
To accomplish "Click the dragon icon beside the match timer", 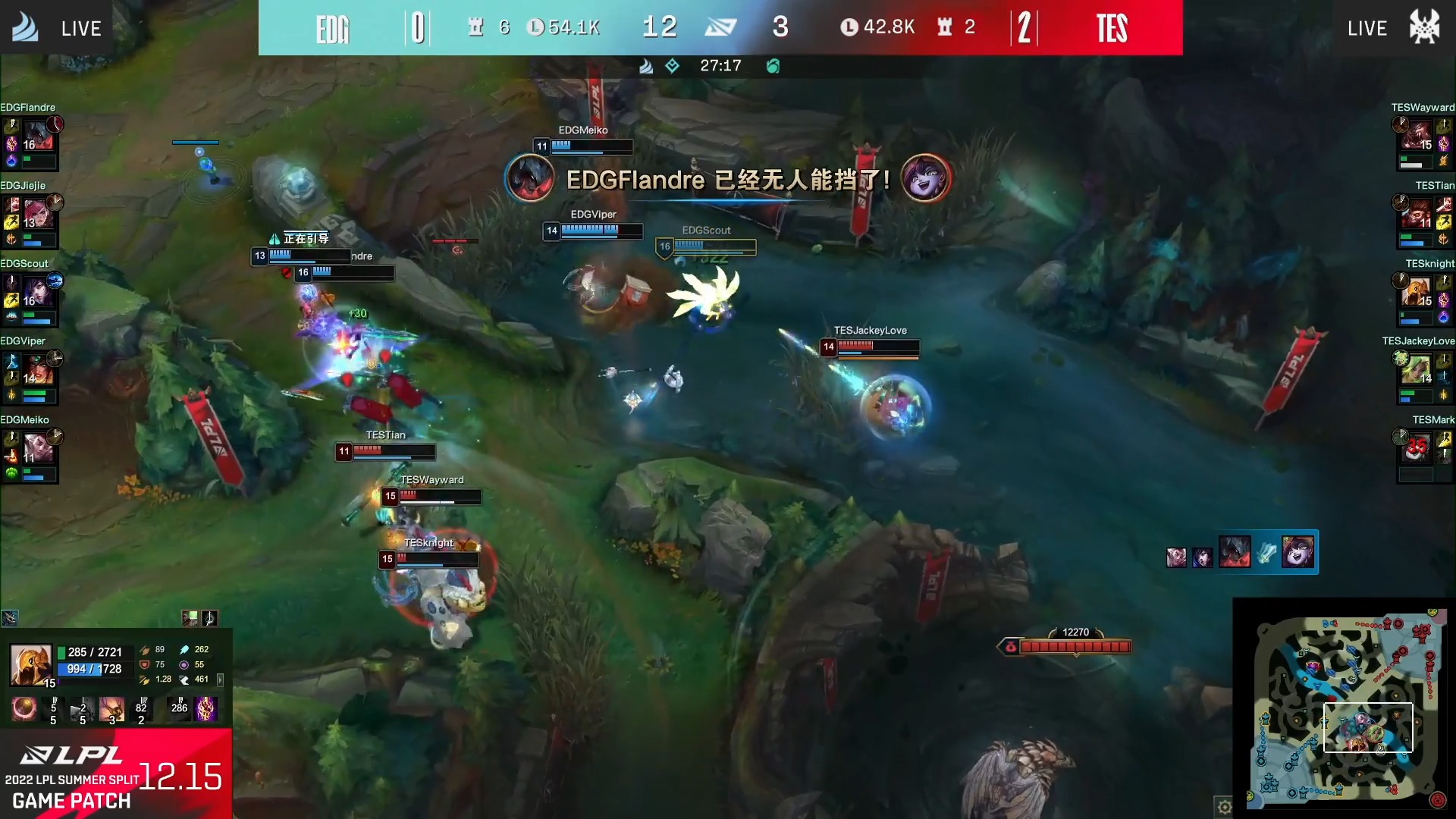I will 772,67.
